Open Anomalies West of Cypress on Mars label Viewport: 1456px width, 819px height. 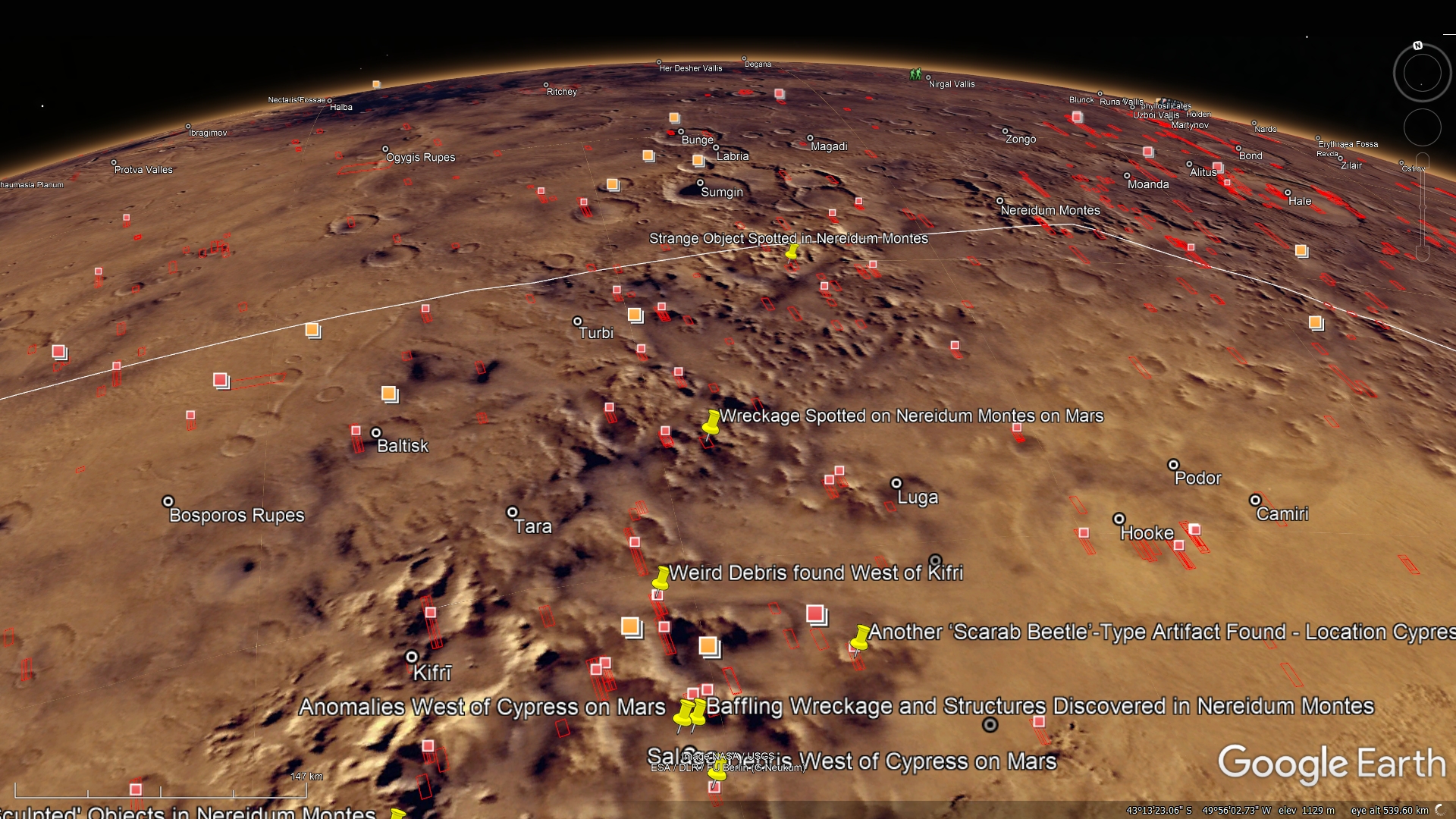coord(482,707)
